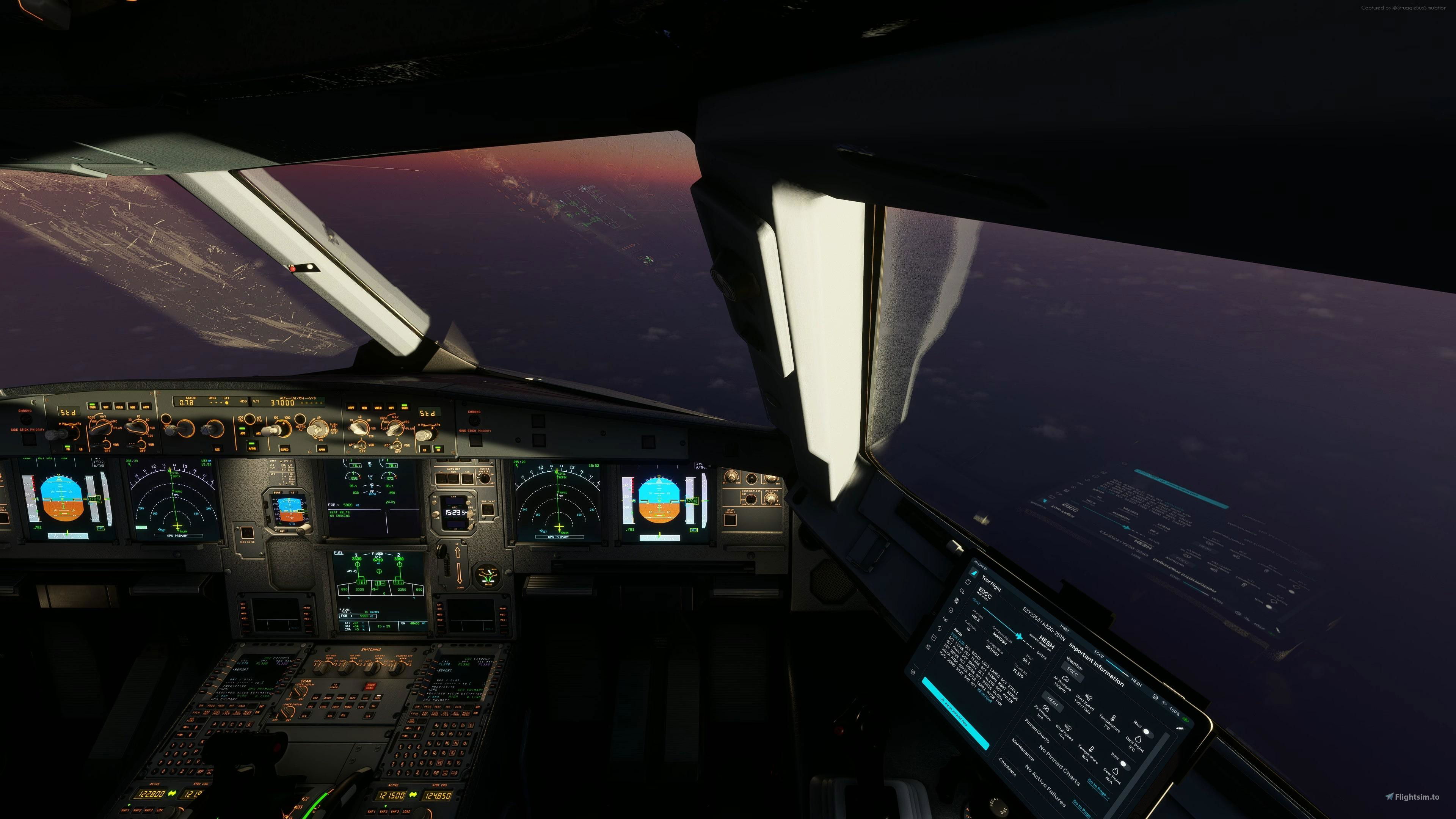The width and height of the screenshot is (1456, 819).
Task: Select the compass navigation icon on EFB sidebar
Action: 951,610
